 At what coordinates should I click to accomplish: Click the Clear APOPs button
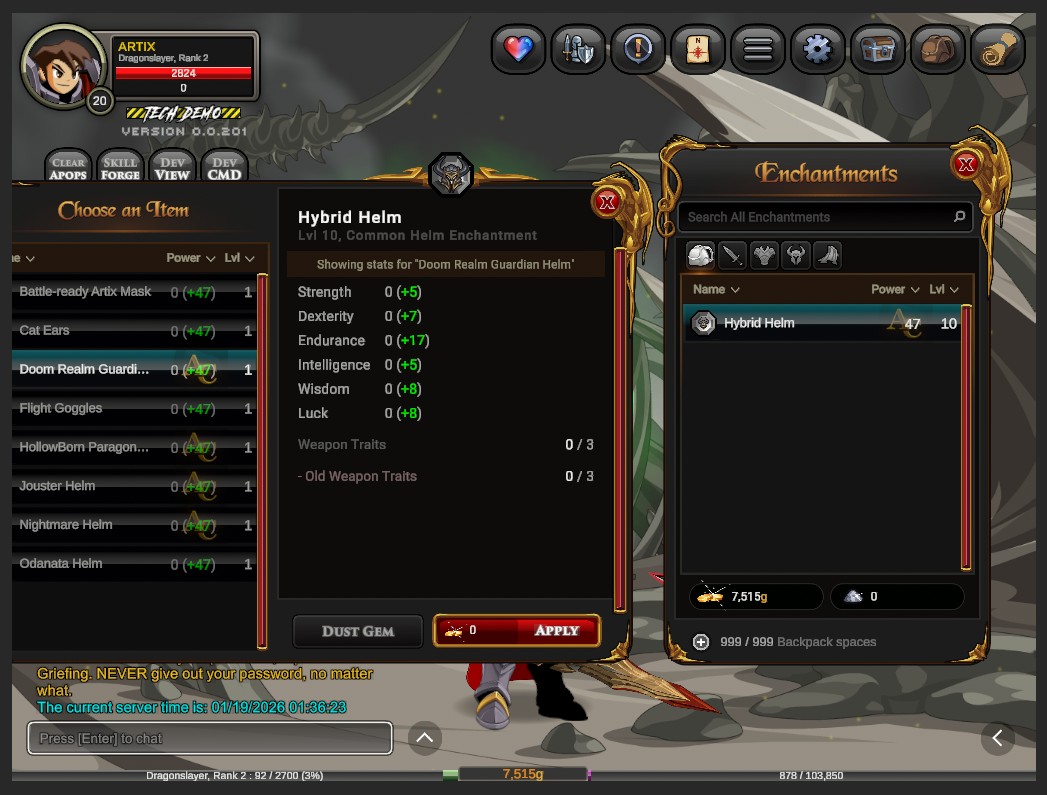(68, 168)
